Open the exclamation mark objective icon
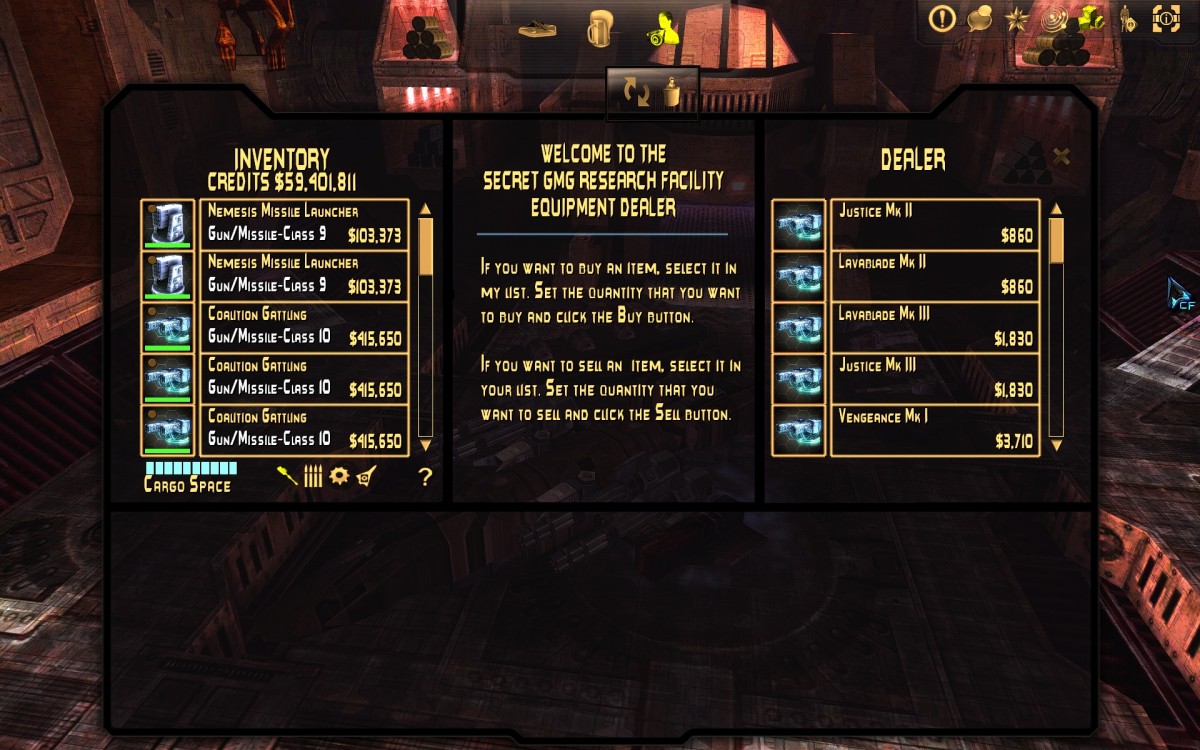 tap(942, 19)
